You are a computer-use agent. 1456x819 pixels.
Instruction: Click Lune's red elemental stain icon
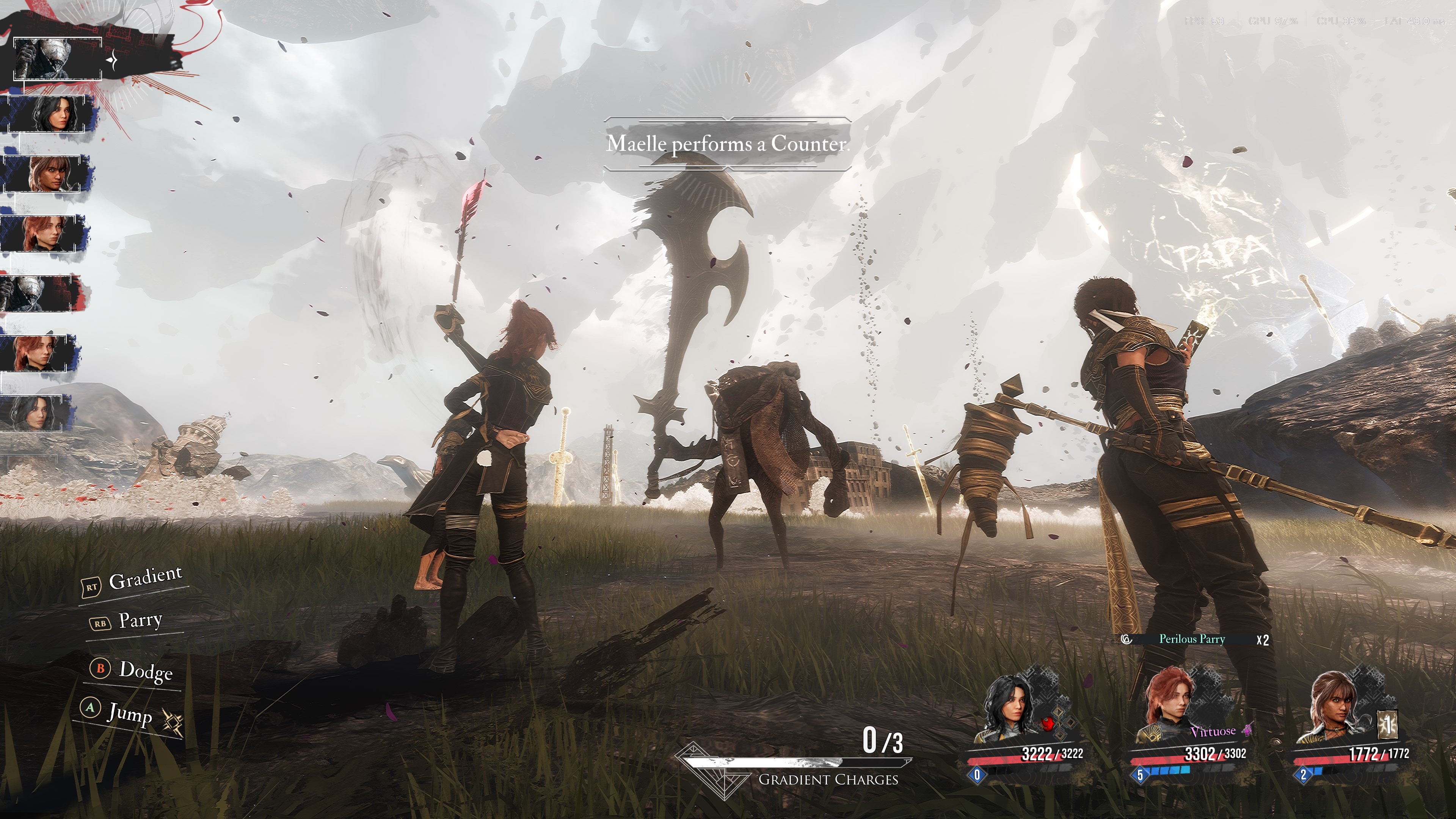1048,724
